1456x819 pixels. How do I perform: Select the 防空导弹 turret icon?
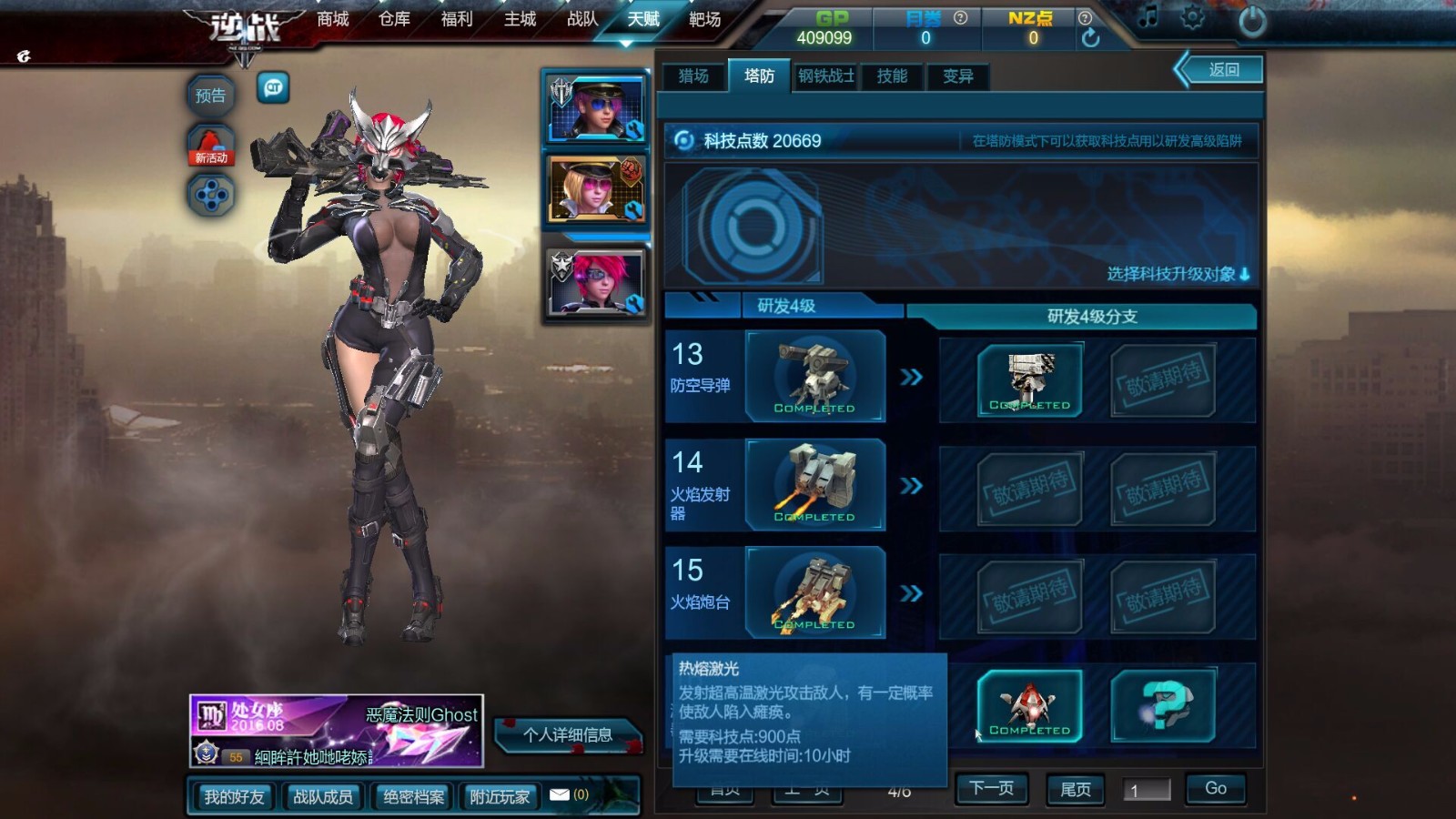click(x=814, y=376)
